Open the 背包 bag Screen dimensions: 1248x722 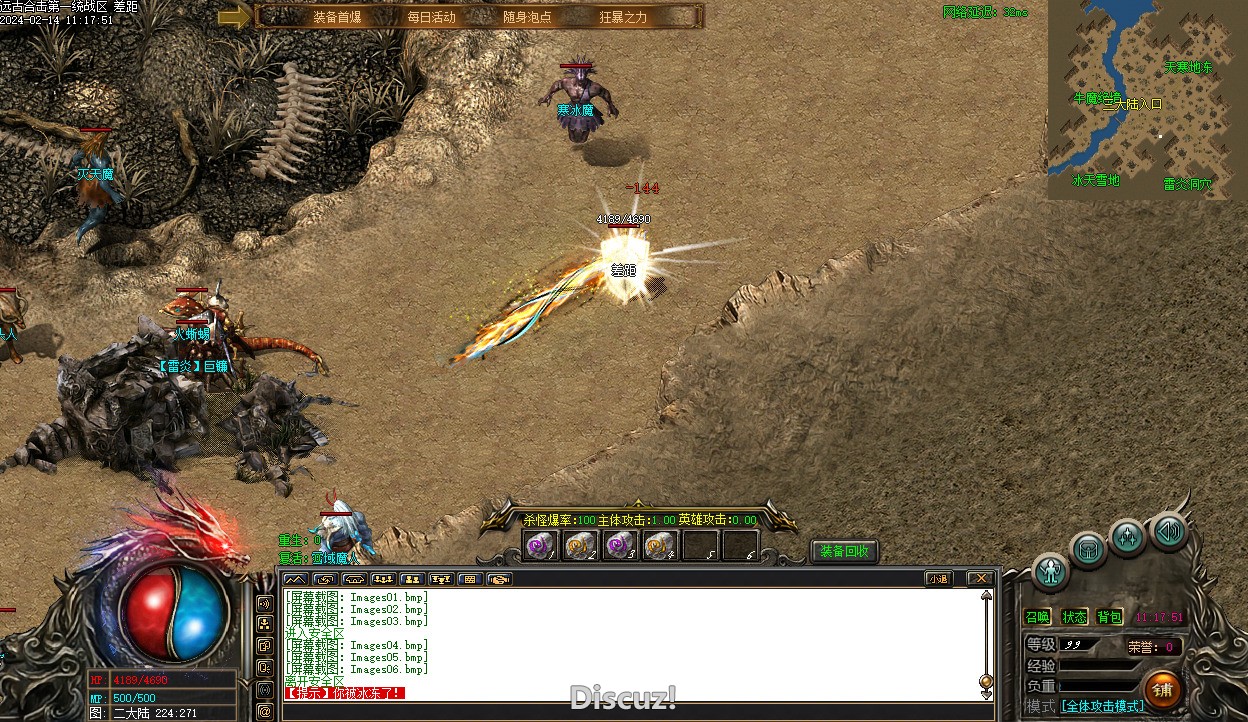pyautogui.click(x=1109, y=617)
